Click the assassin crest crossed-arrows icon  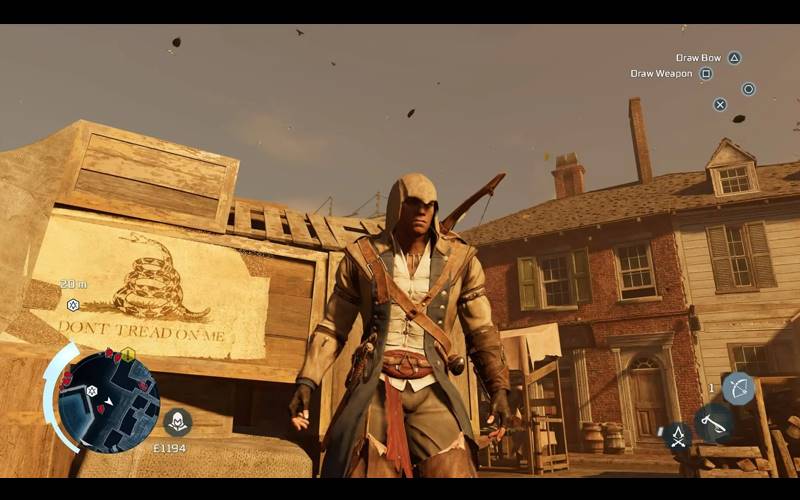(x=677, y=434)
